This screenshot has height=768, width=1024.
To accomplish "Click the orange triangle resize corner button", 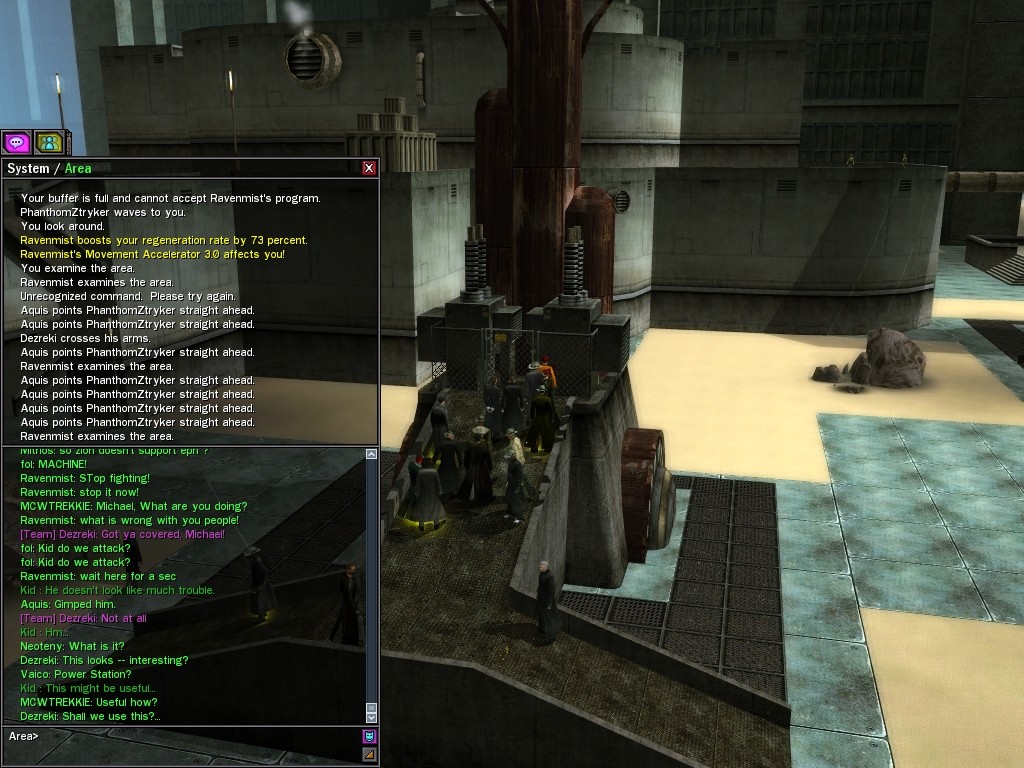I will (x=369, y=754).
